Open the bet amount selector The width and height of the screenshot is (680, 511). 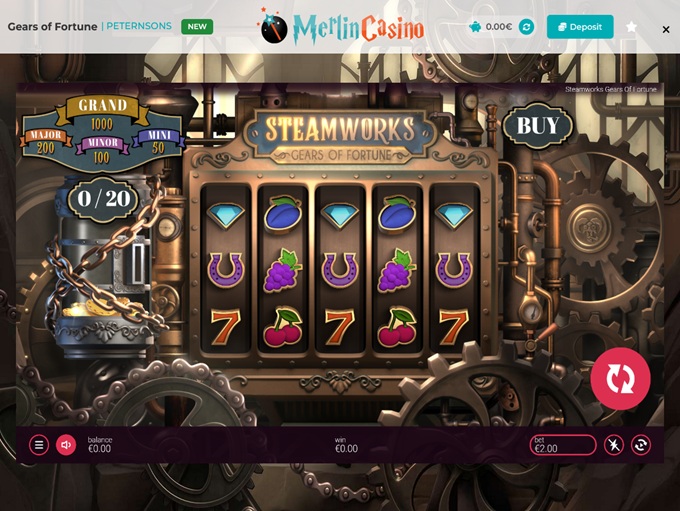tap(563, 445)
